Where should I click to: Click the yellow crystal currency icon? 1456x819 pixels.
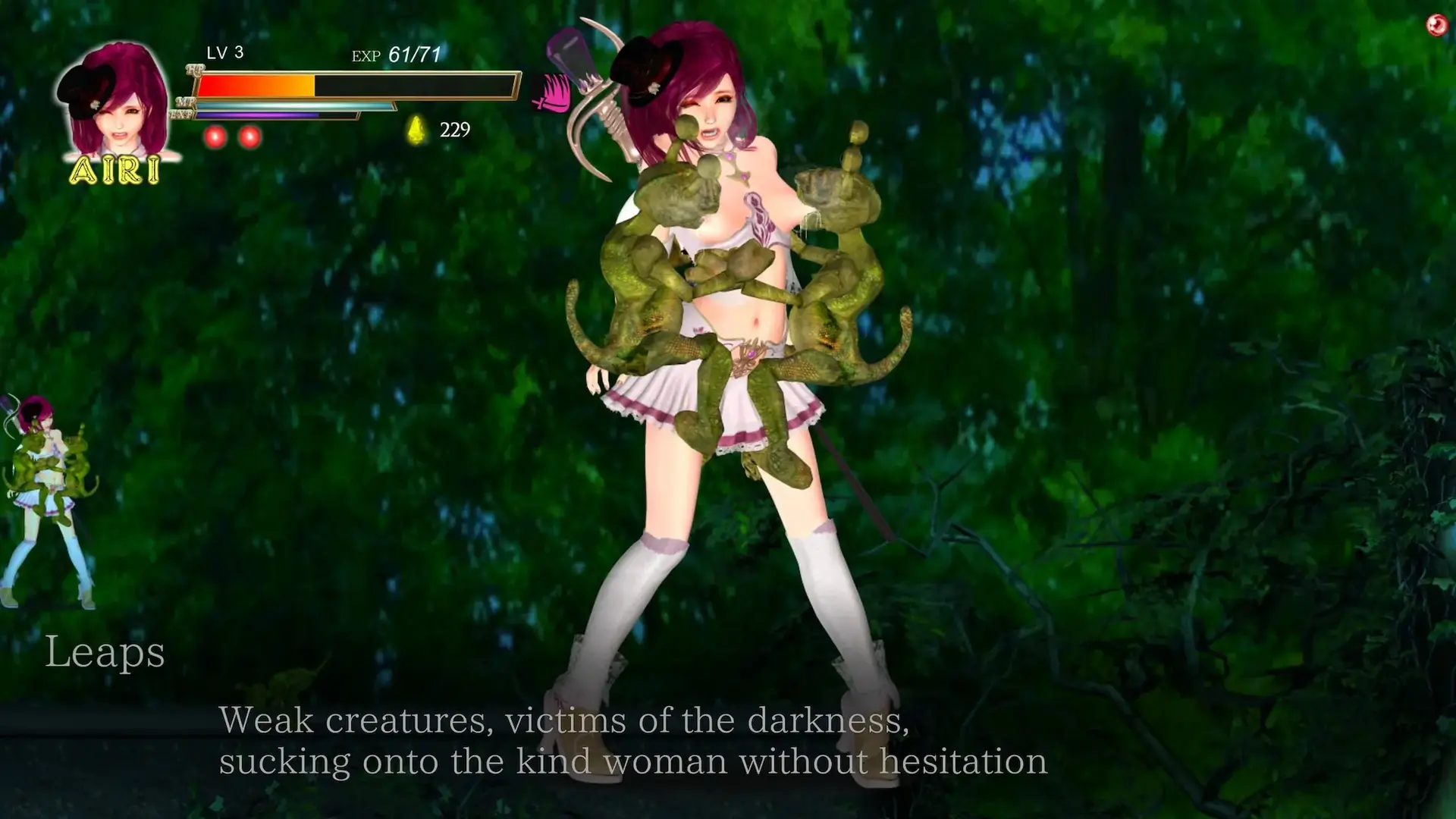[x=416, y=130]
